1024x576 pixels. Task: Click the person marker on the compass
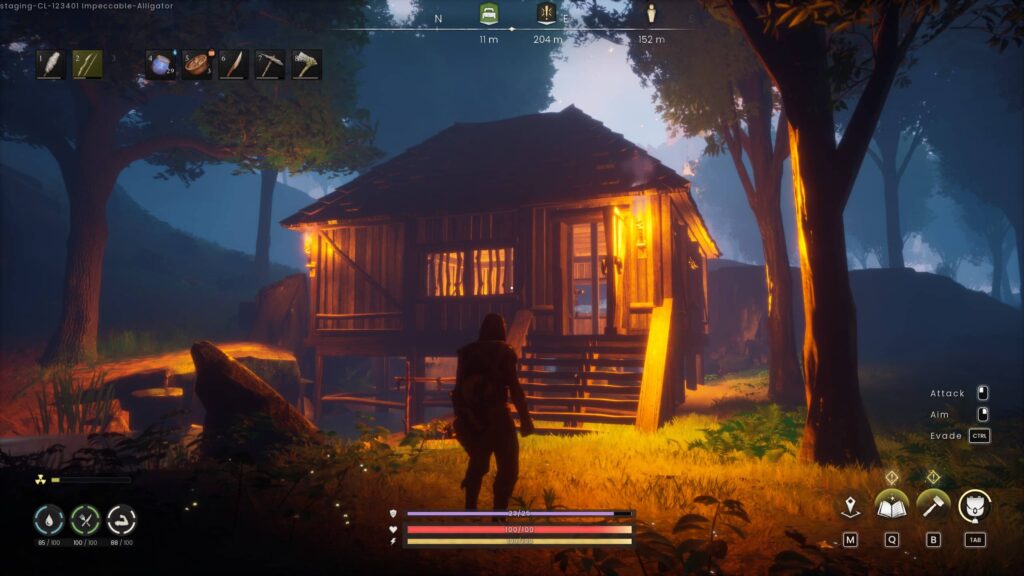(652, 14)
